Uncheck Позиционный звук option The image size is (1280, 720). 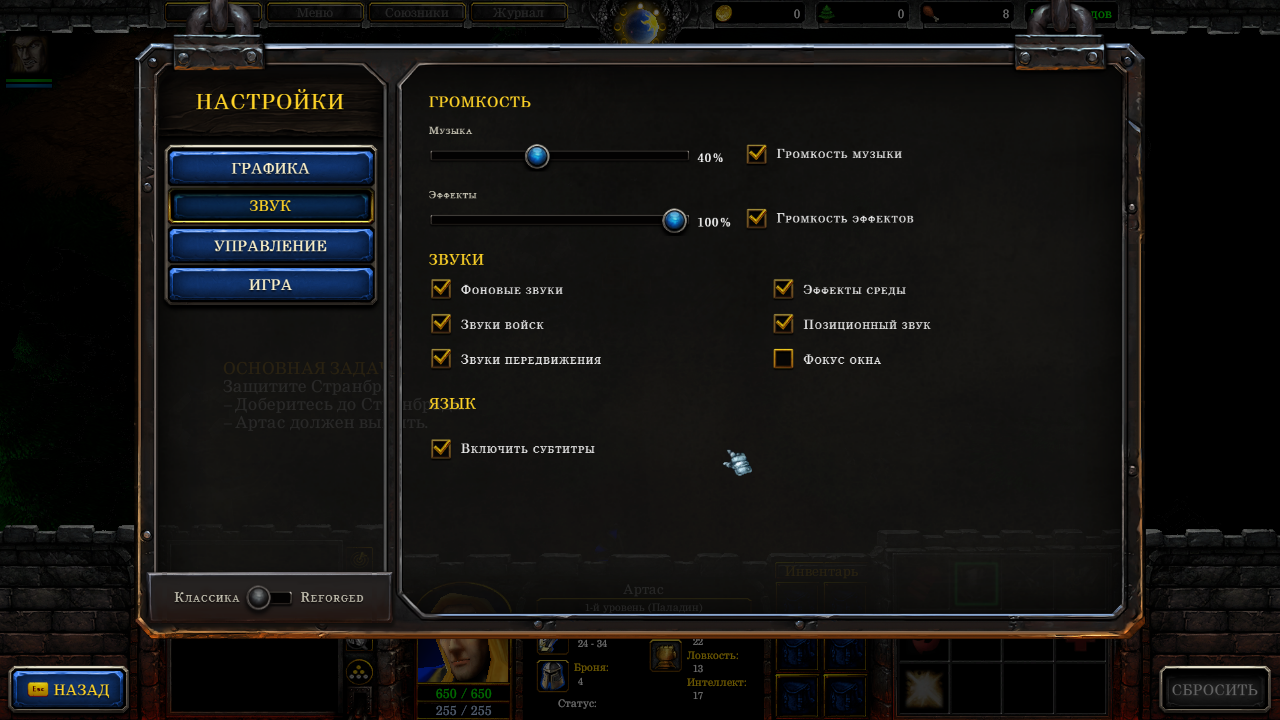pos(783,324)
